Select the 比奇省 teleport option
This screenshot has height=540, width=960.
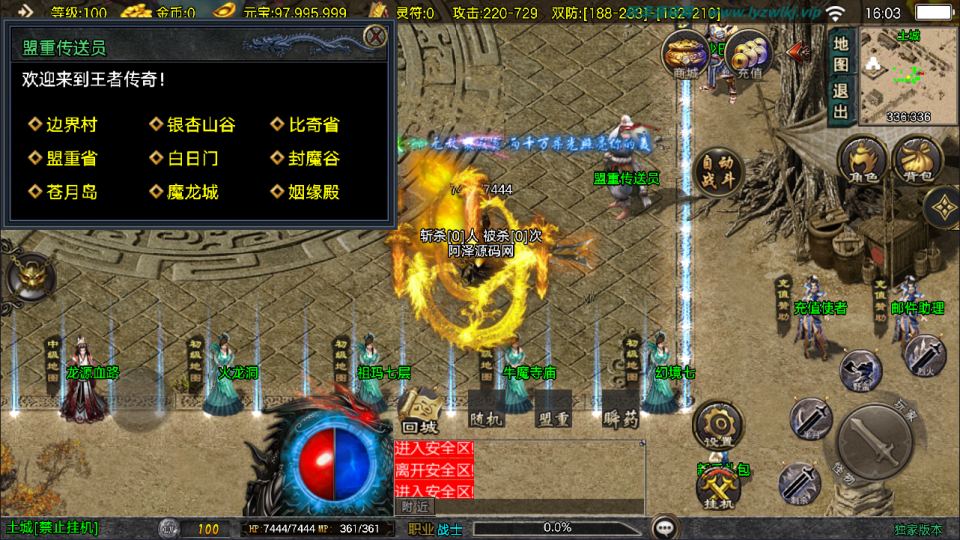click(313, 125)
